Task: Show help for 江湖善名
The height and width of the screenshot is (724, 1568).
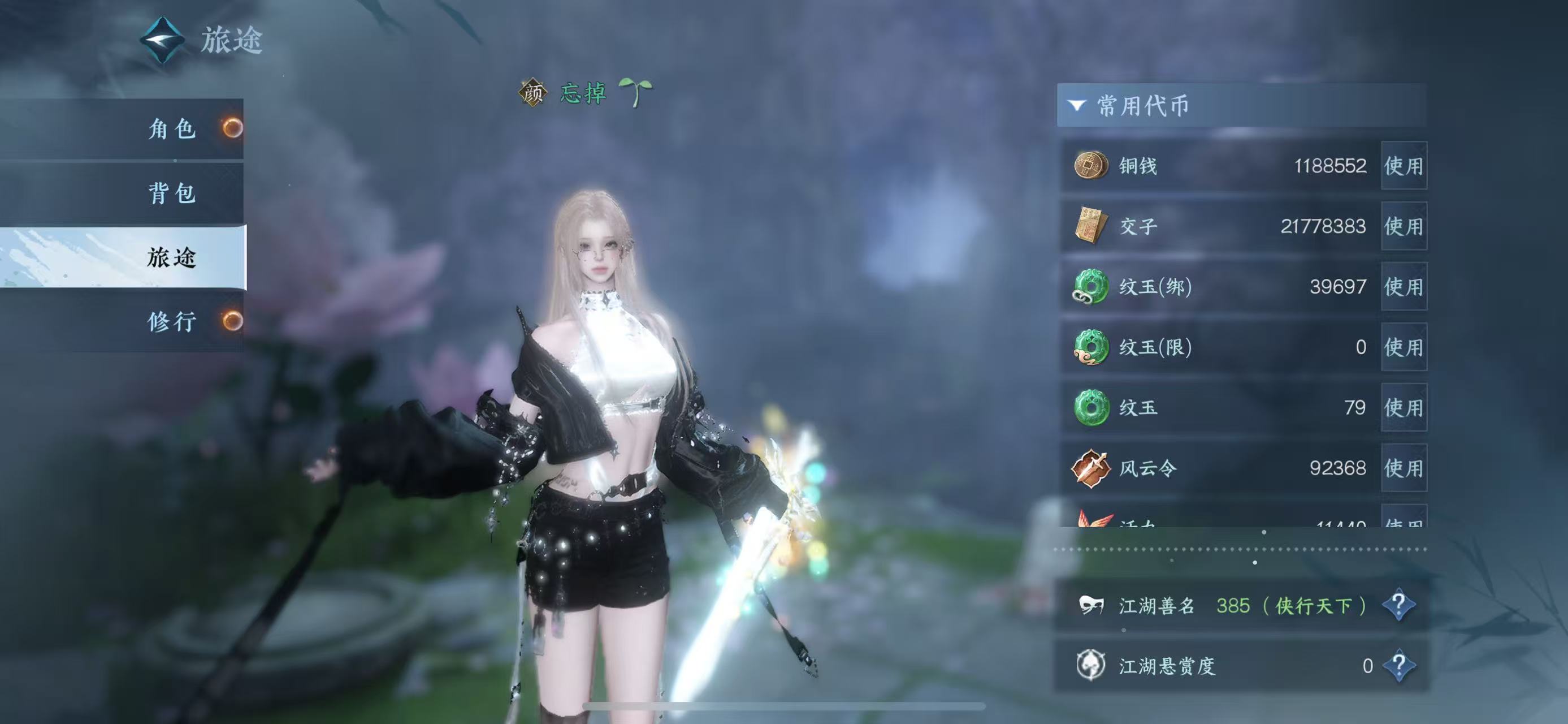Action: 1398,605
